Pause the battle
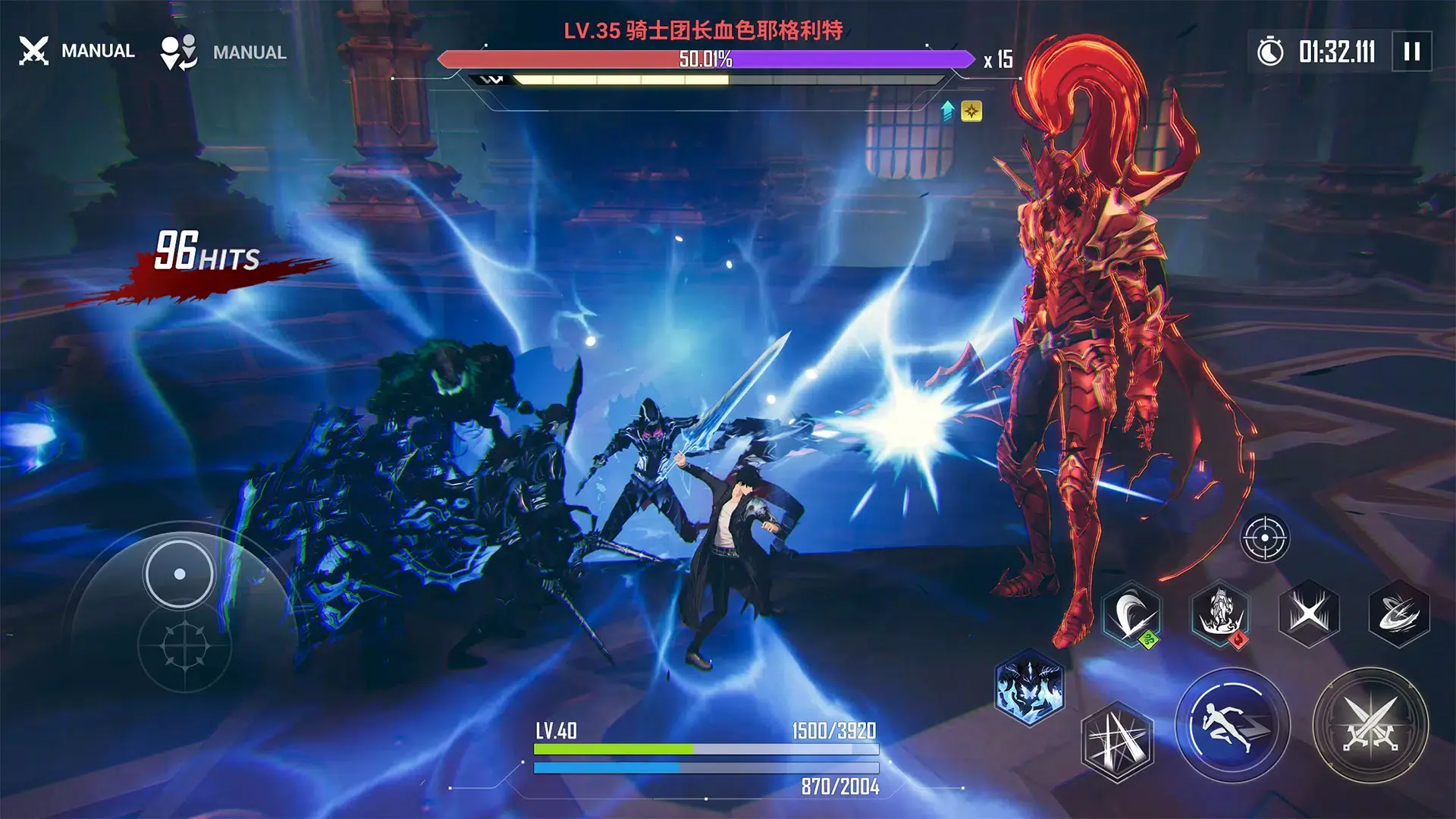 (x=1410, y=52)
